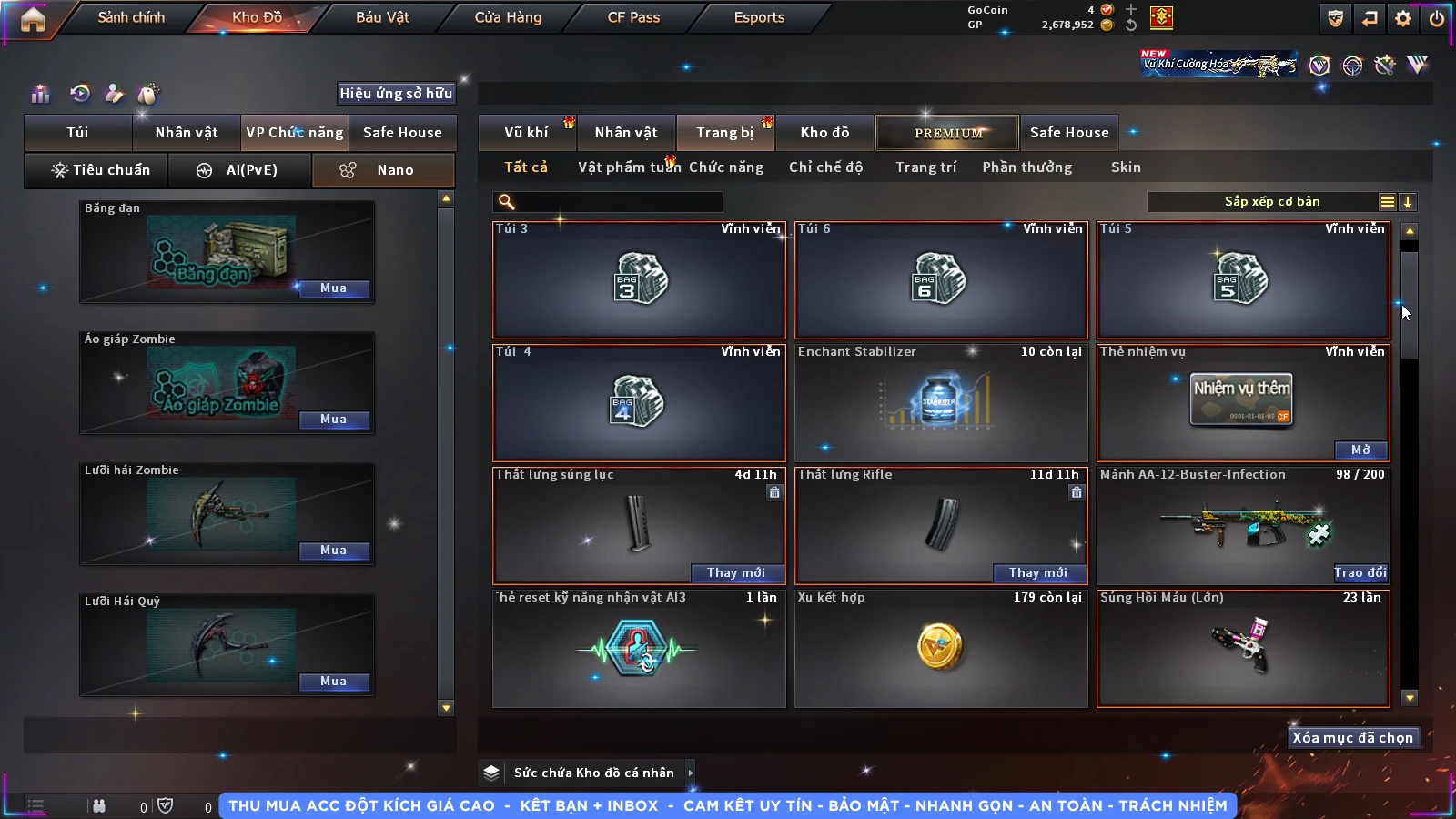Open the Sắp xếp cơ bản sort dropdown
This screenshot has height=819, width=1456.
click(1271, 202)
